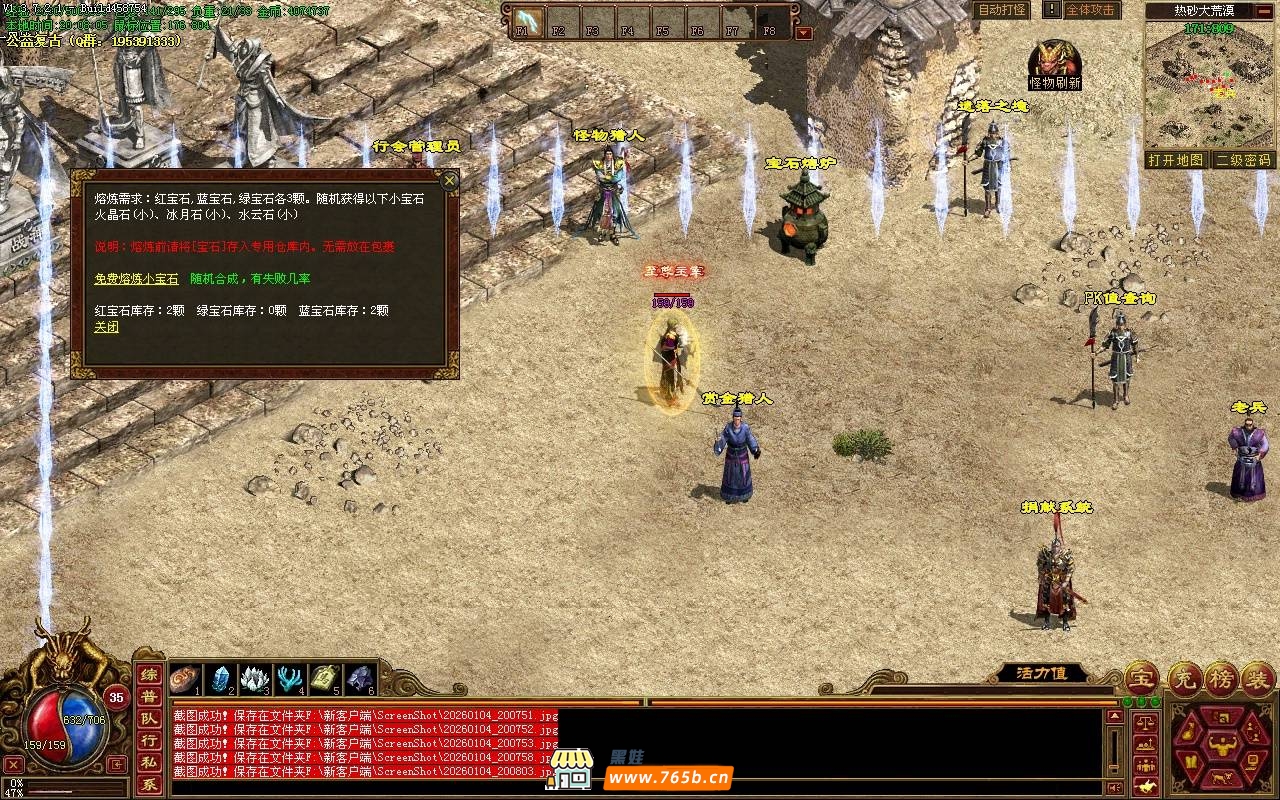Click the 打开地图 button
Screen dimensions: 1280x800
1176,160
